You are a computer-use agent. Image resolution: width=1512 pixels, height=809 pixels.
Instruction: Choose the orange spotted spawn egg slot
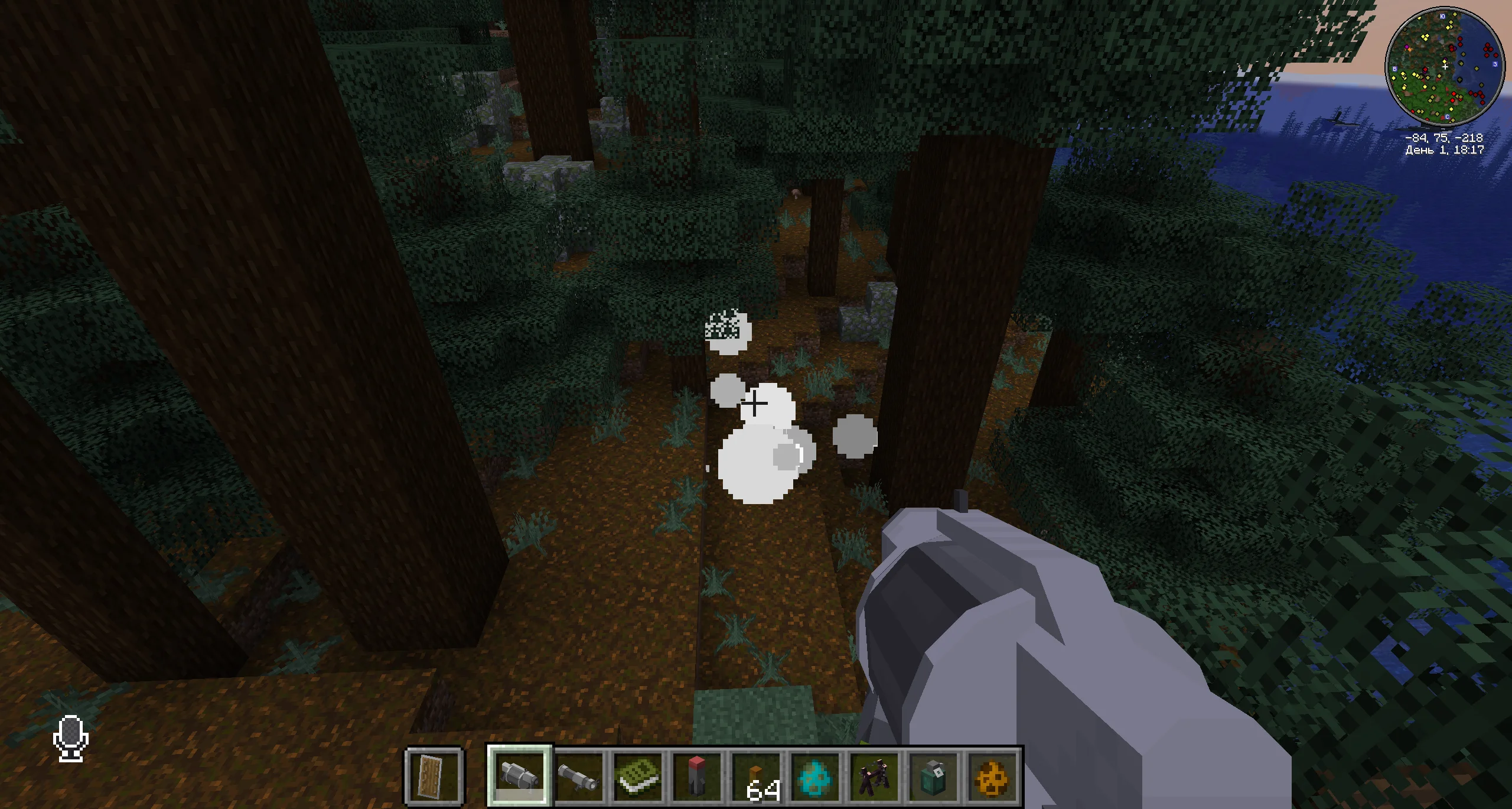pos(993,775)
